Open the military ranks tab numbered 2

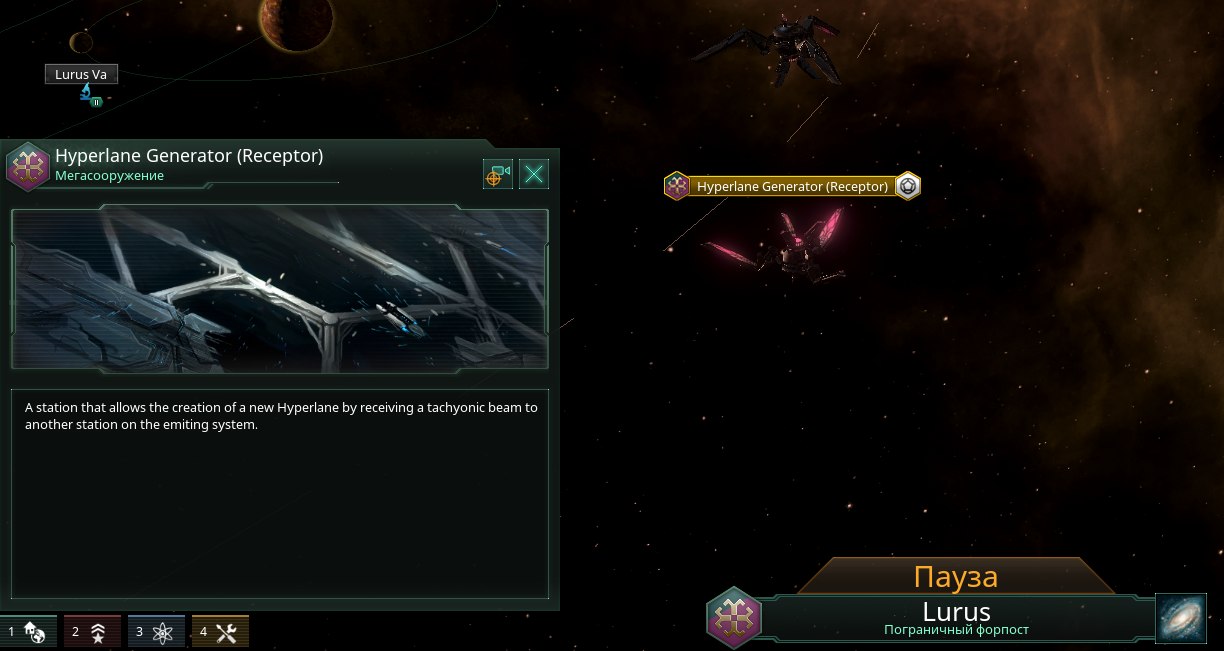tap(92, 632)
